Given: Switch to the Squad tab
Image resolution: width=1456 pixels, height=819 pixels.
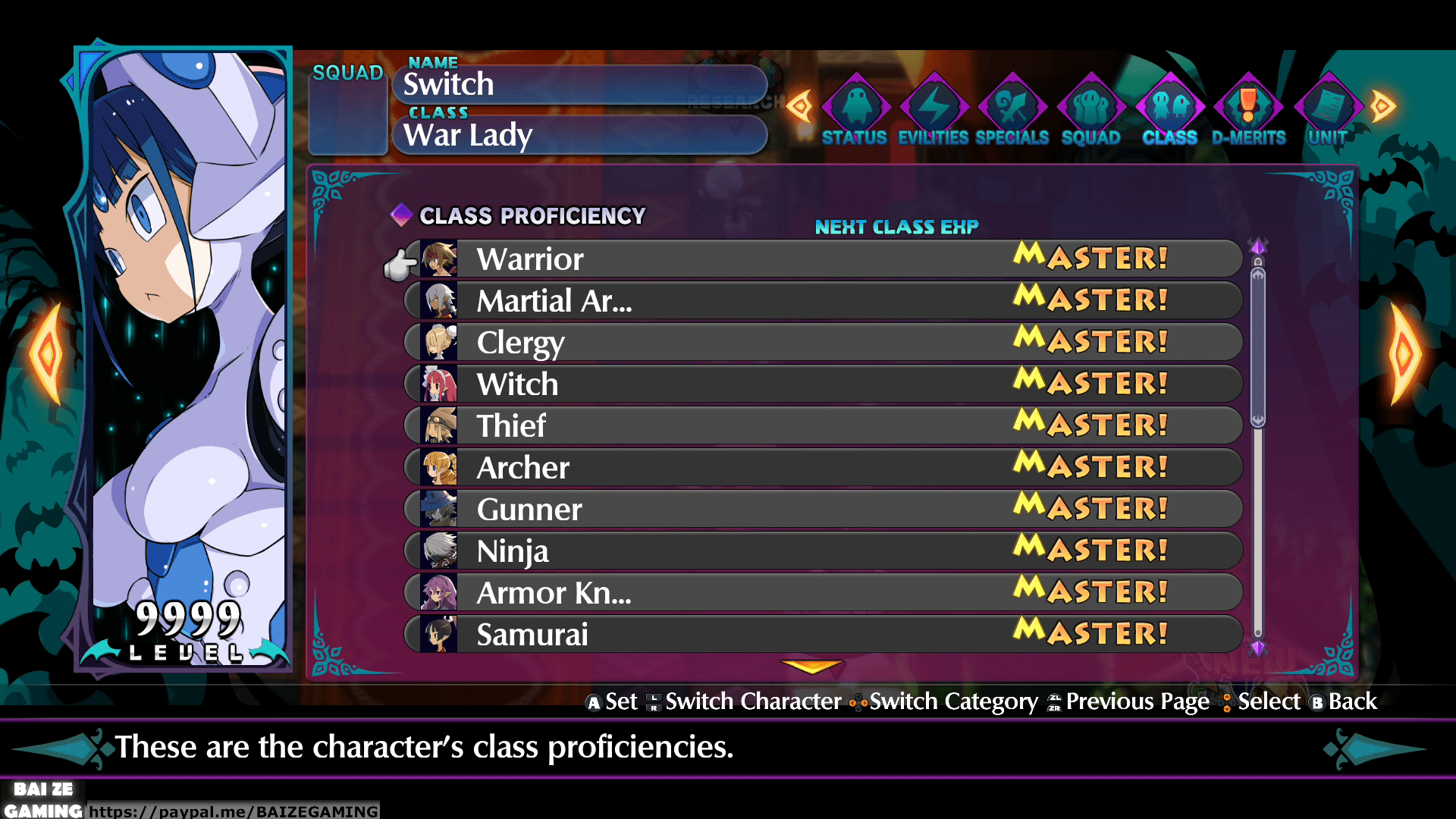Looking at the screenshot, I should coord(1091,111).
